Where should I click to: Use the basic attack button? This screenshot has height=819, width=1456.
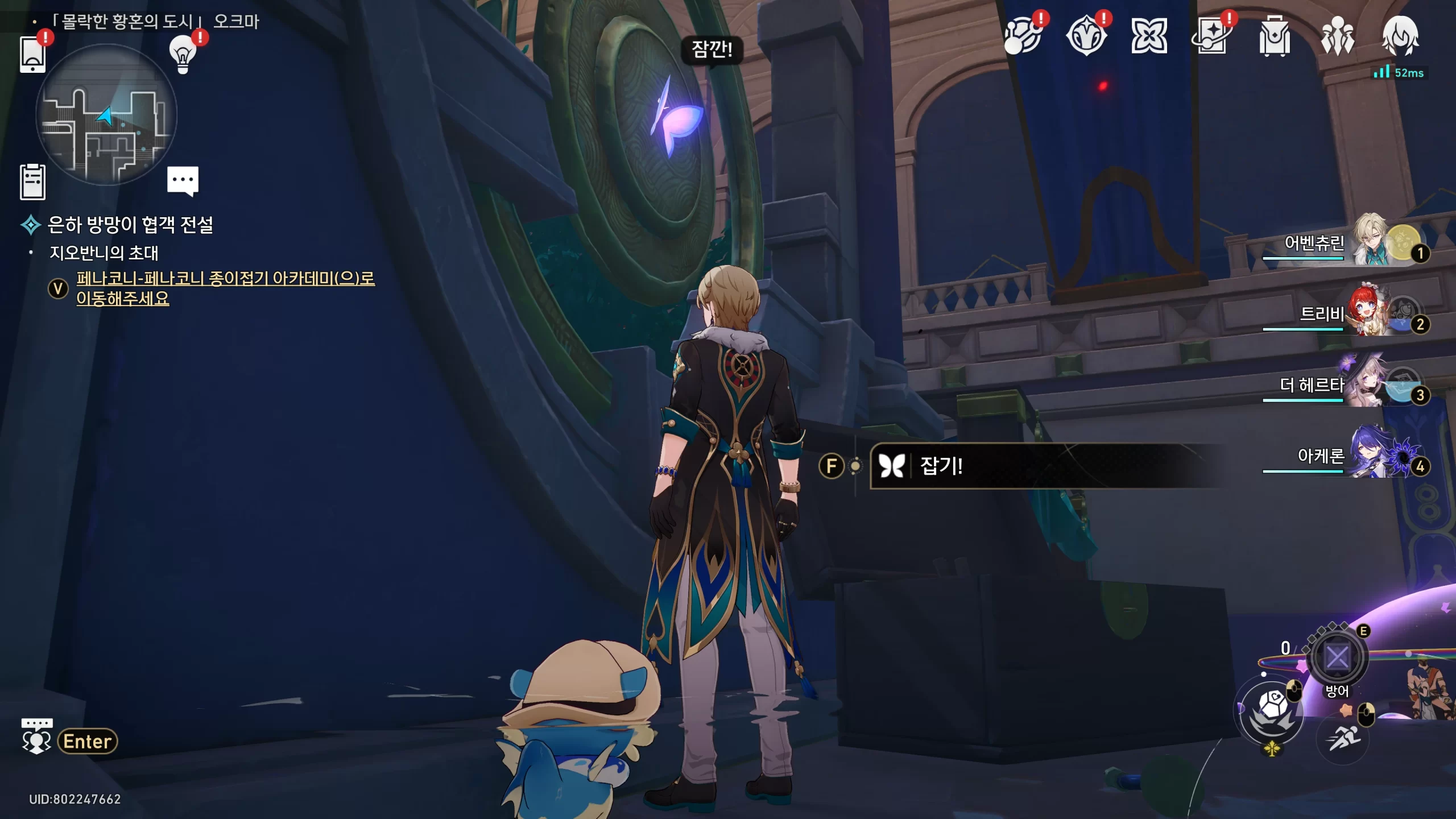pos(1272,711)
